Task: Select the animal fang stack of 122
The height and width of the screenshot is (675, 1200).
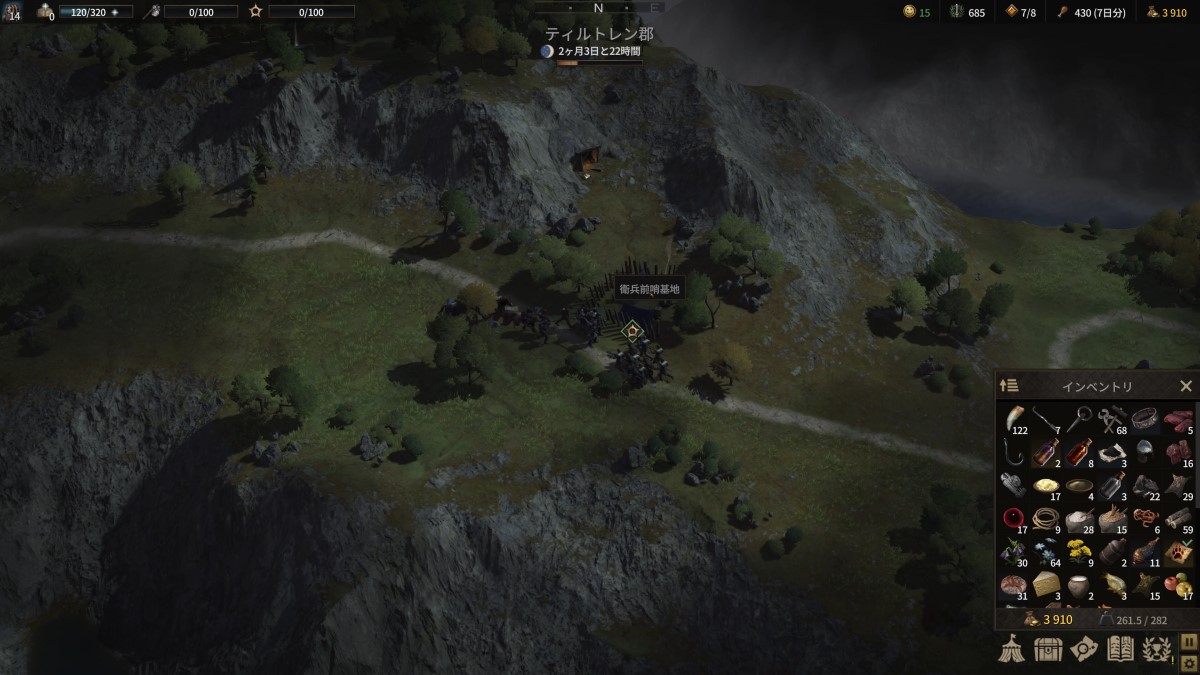Action: pos(1013,419)
